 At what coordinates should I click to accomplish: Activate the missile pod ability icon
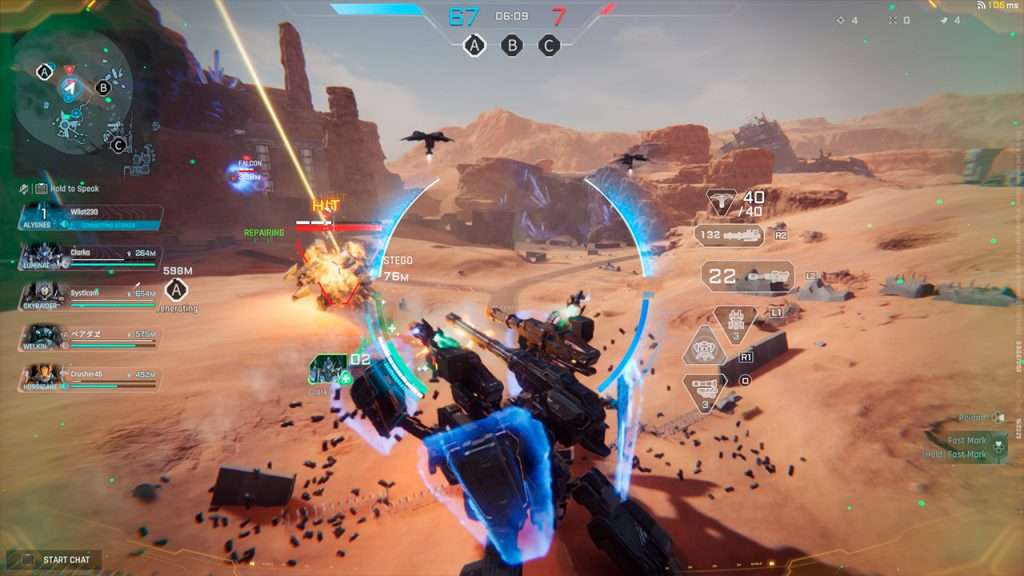tap(735, 321)
